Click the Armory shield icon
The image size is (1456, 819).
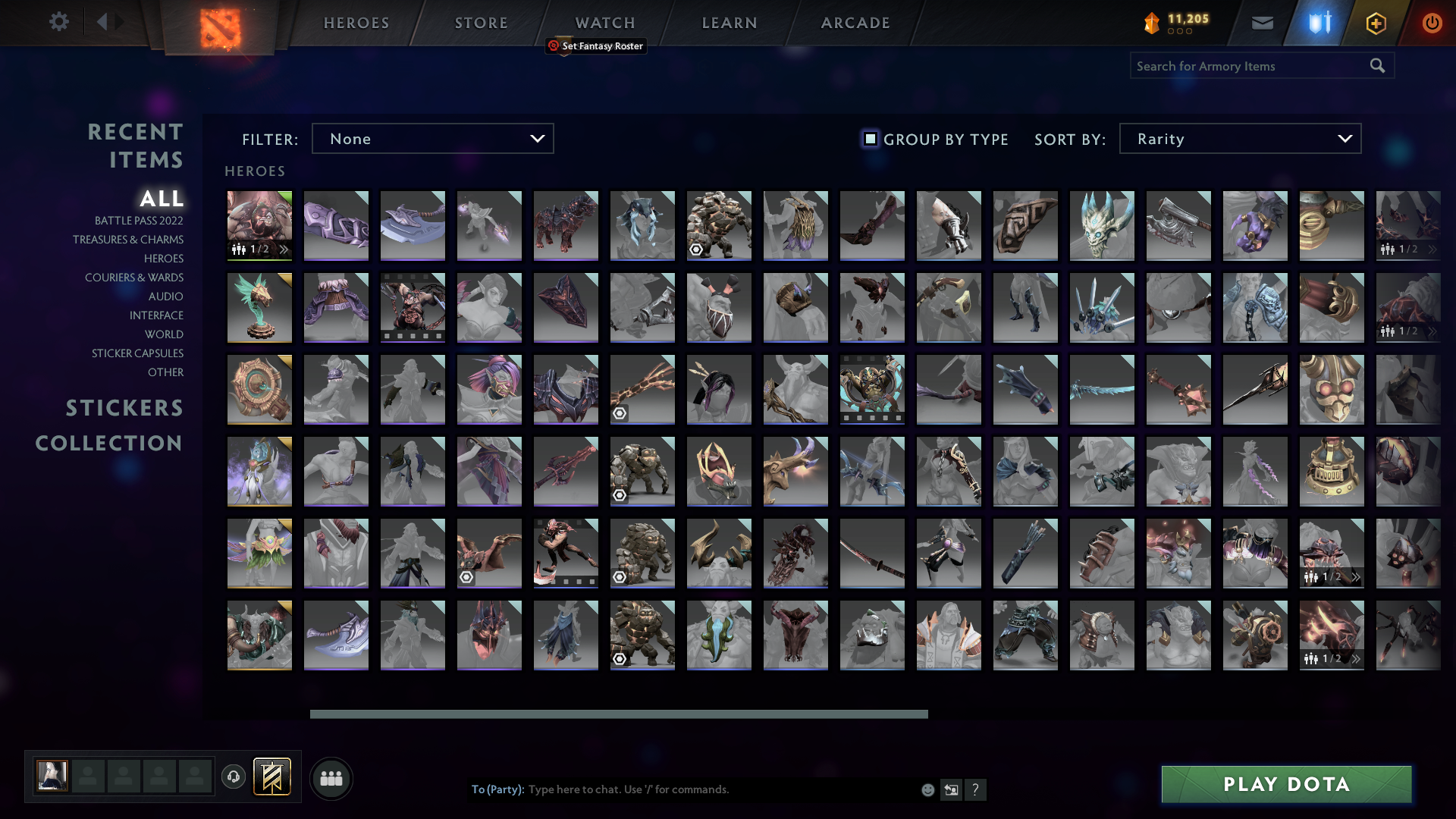[1318, 23]
